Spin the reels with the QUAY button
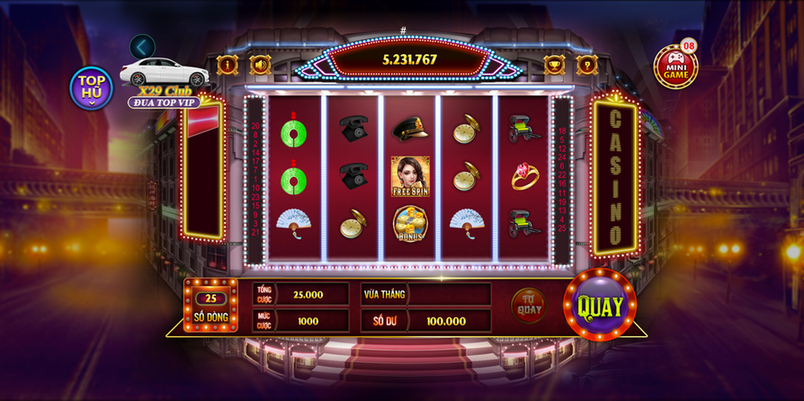 [x=600, y=306]
